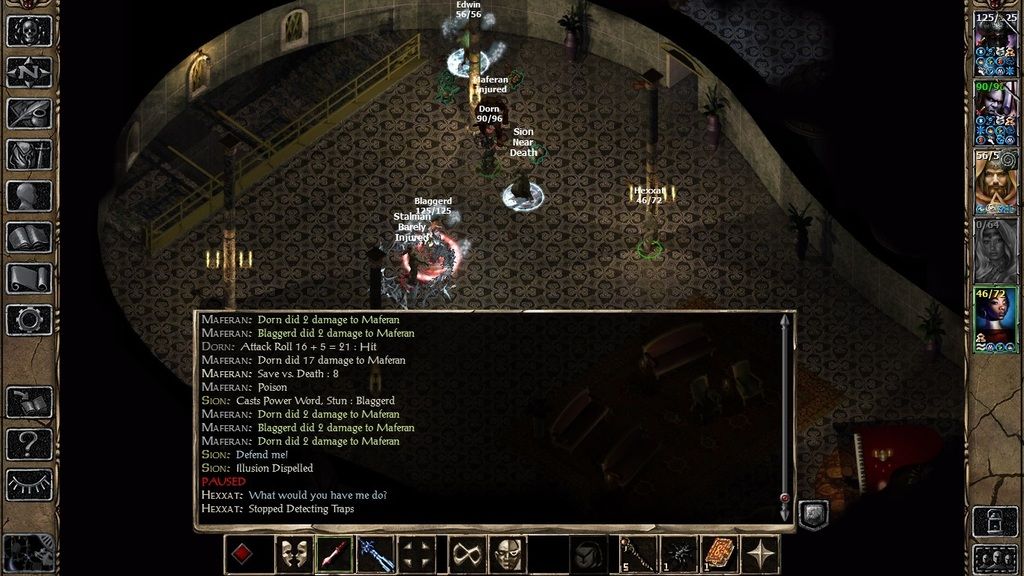Open the inventory screen from the sidebar
This screenshot has width=1024, height=576.
[29, 155]
